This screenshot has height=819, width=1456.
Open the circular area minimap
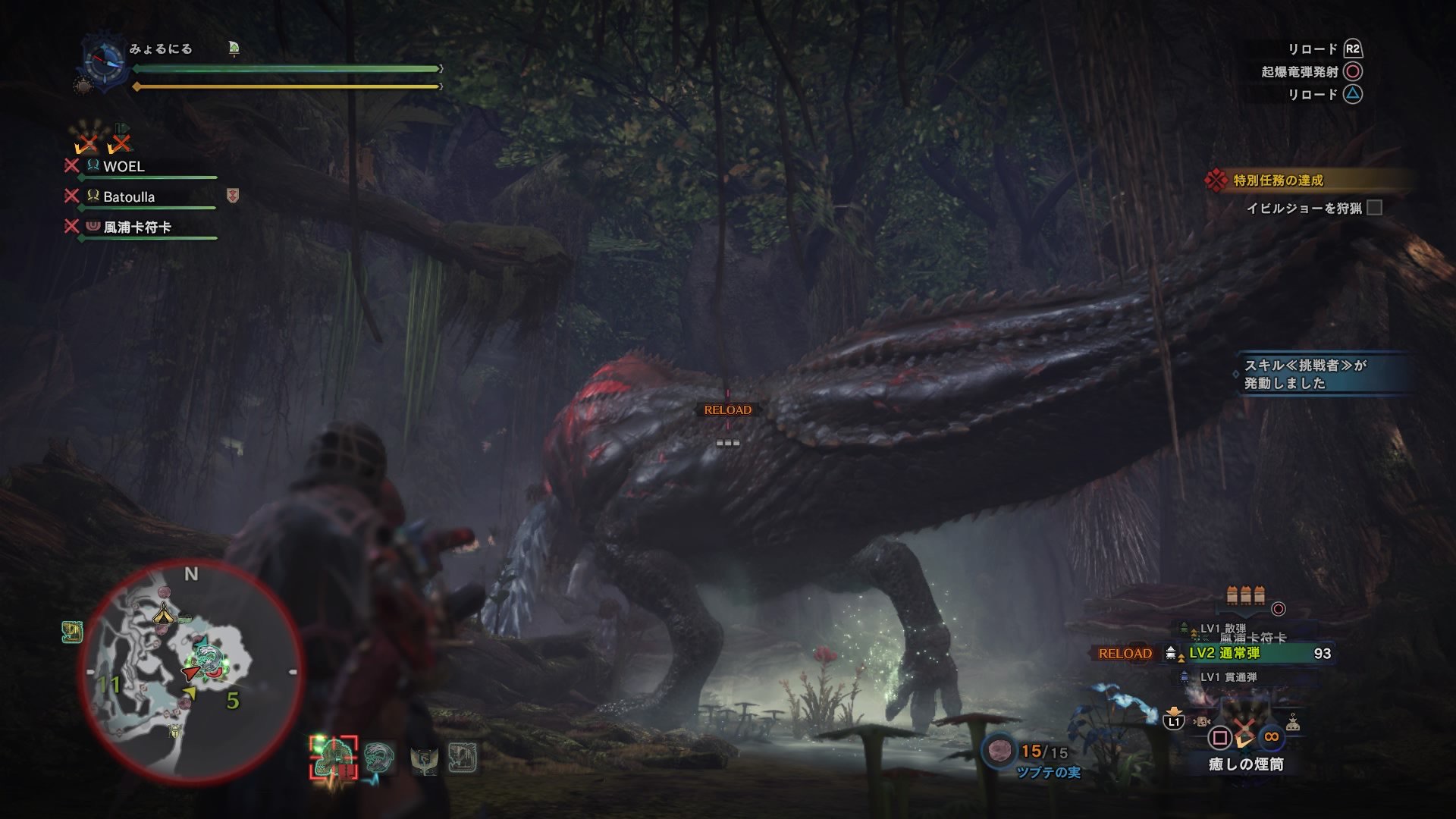[191, 671]
